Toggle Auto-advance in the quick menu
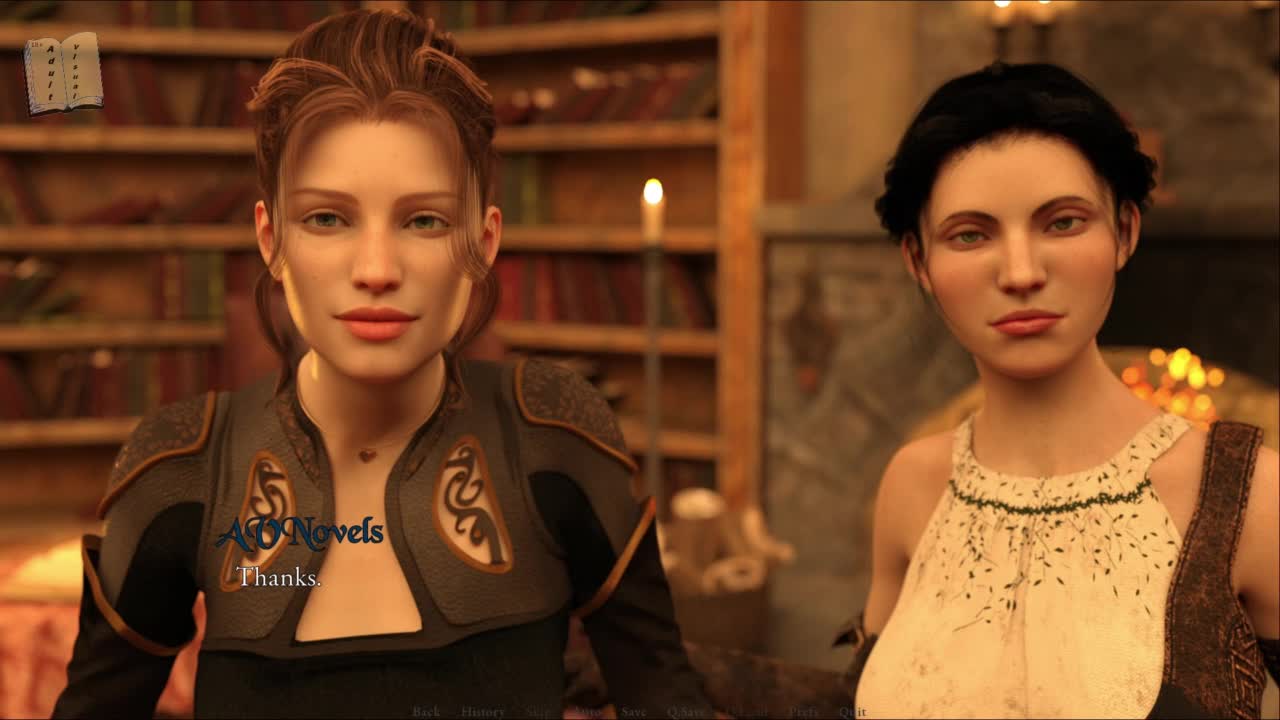Screen dimensions: 1280x720 (x=586, y=712)
